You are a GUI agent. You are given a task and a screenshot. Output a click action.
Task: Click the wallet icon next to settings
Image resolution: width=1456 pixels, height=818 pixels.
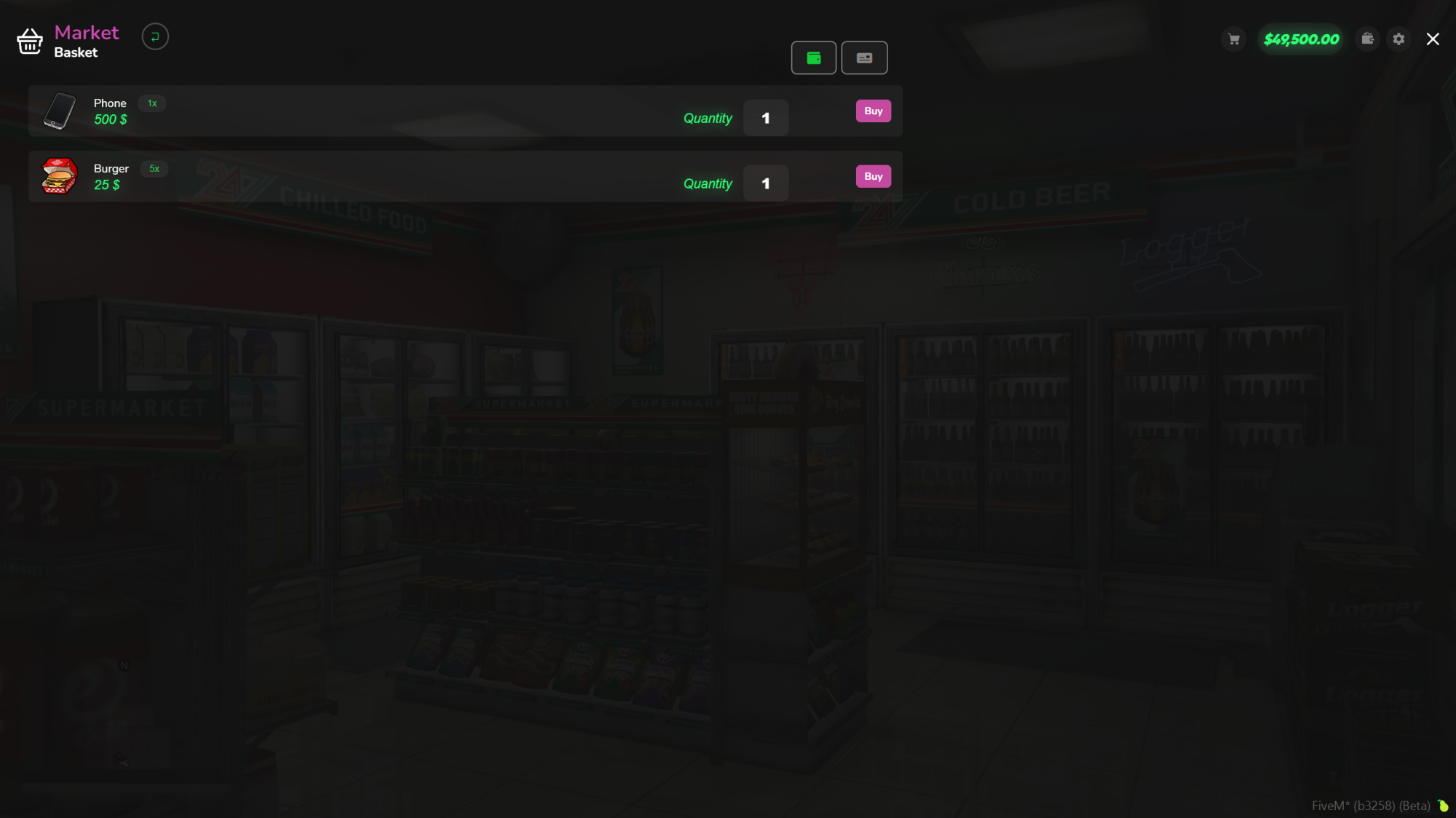[x=1367, y=39]
